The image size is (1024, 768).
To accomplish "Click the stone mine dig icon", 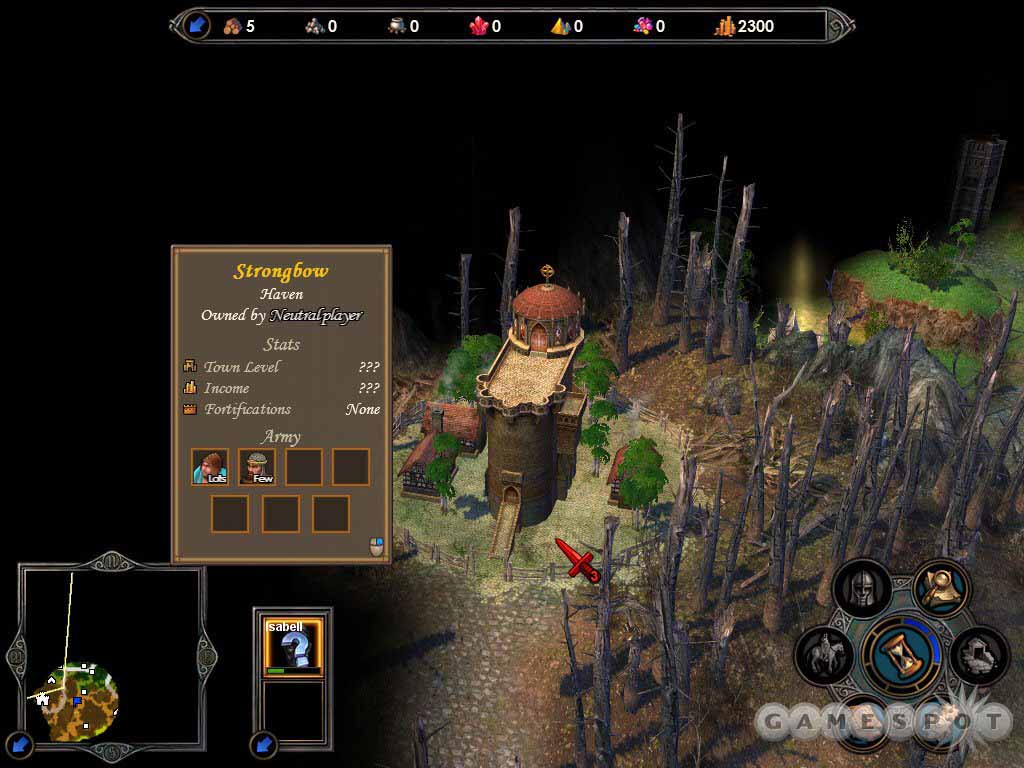I will coord(978,656).
